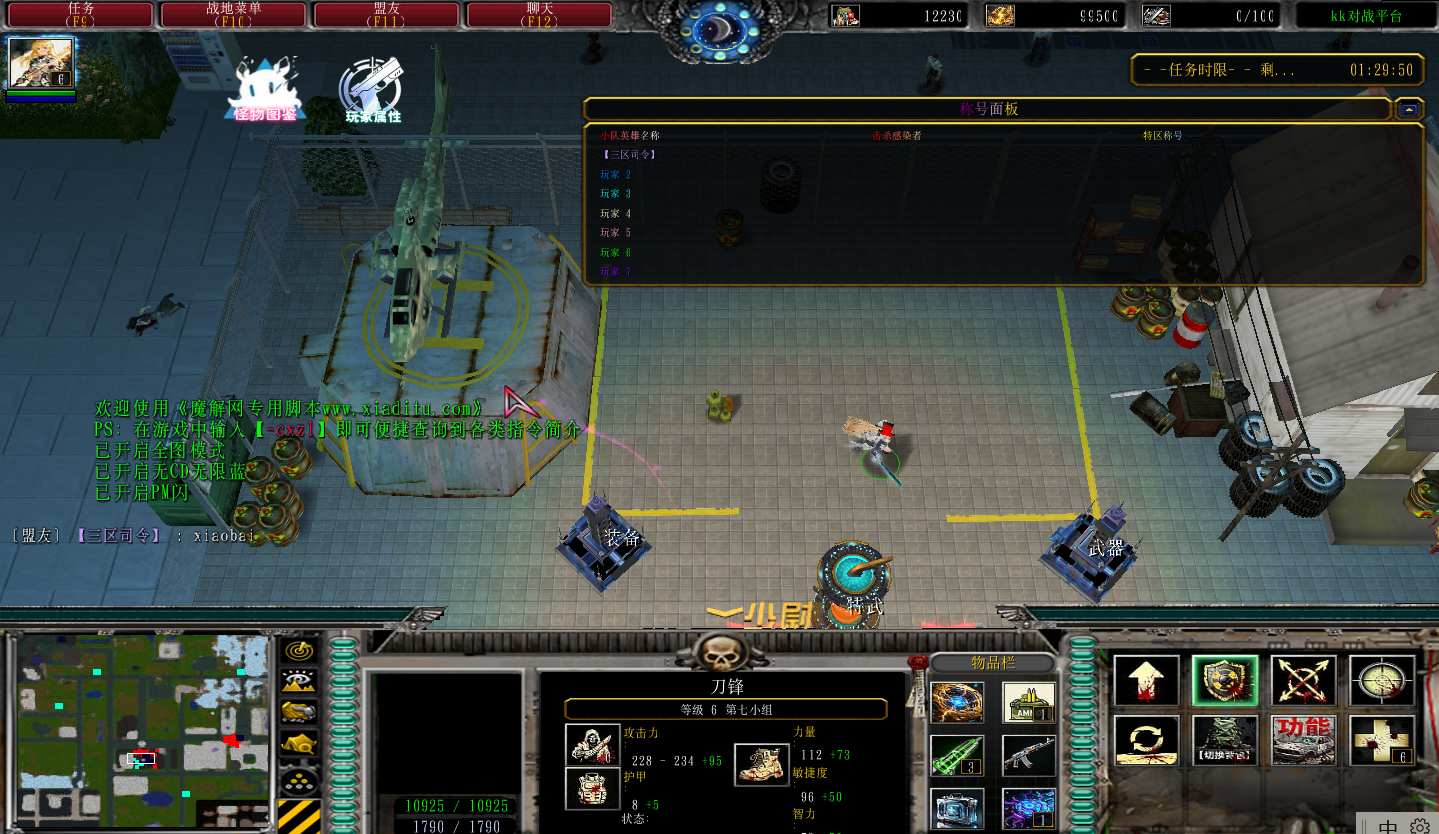Select the hero portrait icon
The image size is (1439, 834).
(41, 63)
